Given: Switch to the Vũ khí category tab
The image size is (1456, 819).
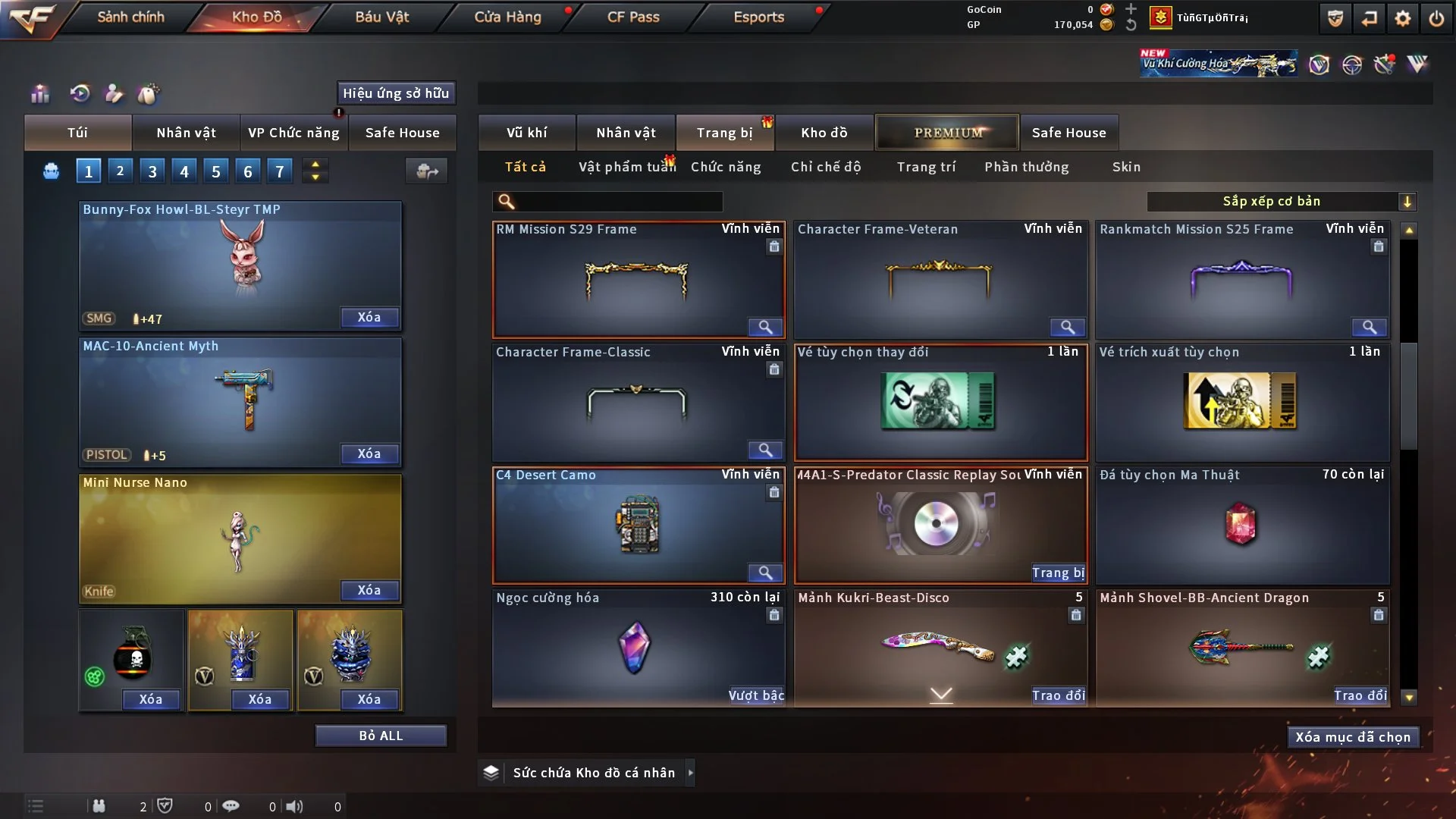Looking at the screenshot, I should [x=526, y=133].
